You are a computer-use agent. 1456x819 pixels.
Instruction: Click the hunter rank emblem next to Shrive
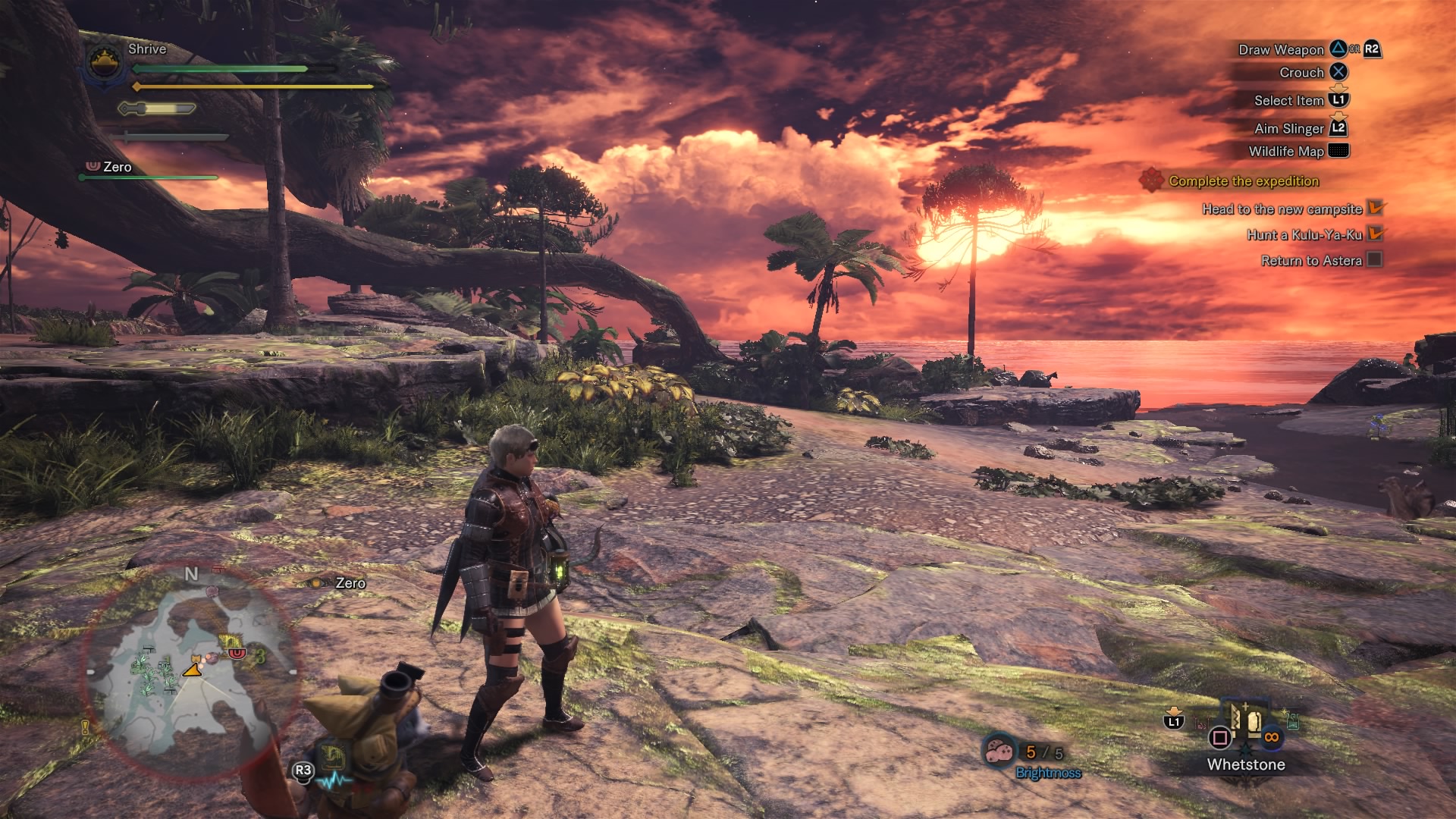tap(103, 61)
